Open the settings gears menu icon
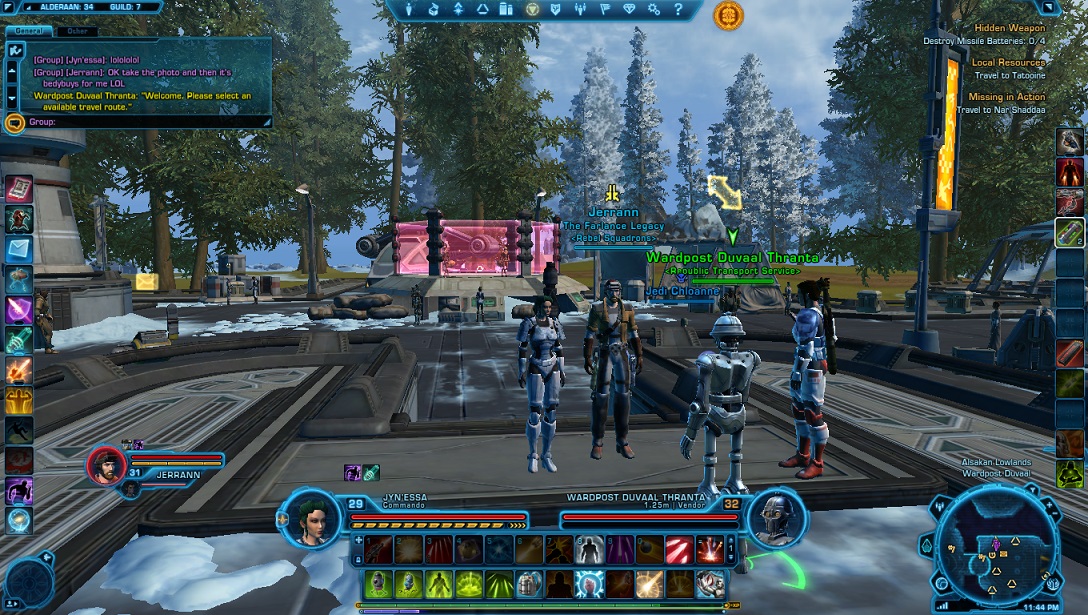The image size is (1088, 615). (653, 10)
